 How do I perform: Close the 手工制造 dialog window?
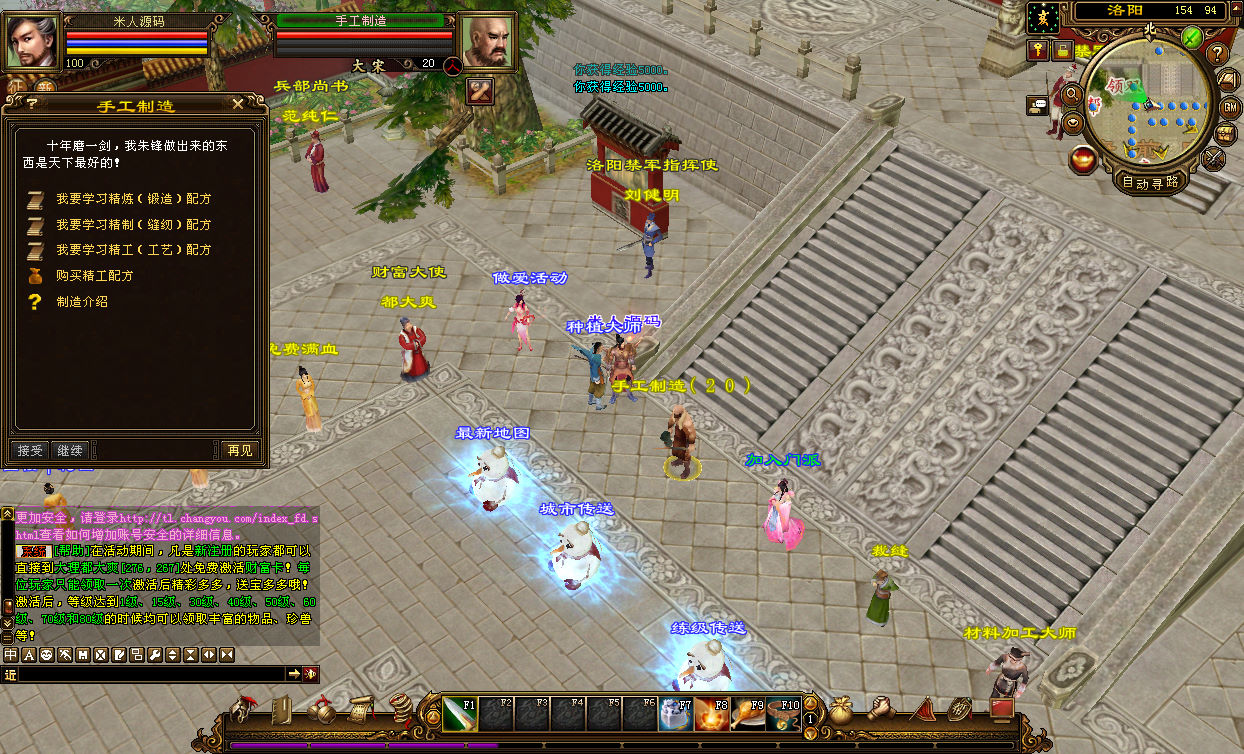click(237, 104)
